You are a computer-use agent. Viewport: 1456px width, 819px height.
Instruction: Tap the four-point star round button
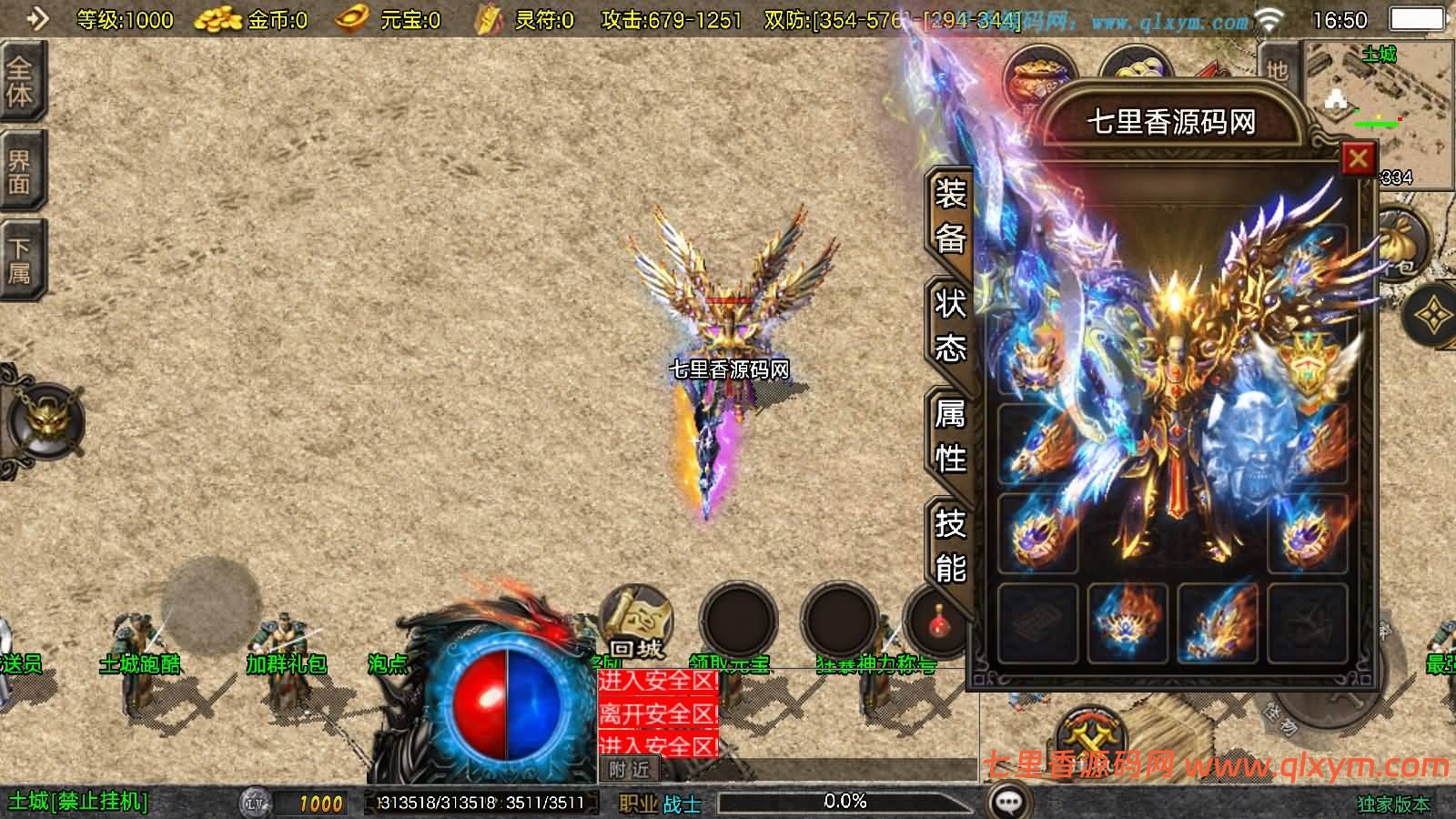pyautogui.click(x=1433, y=315)
